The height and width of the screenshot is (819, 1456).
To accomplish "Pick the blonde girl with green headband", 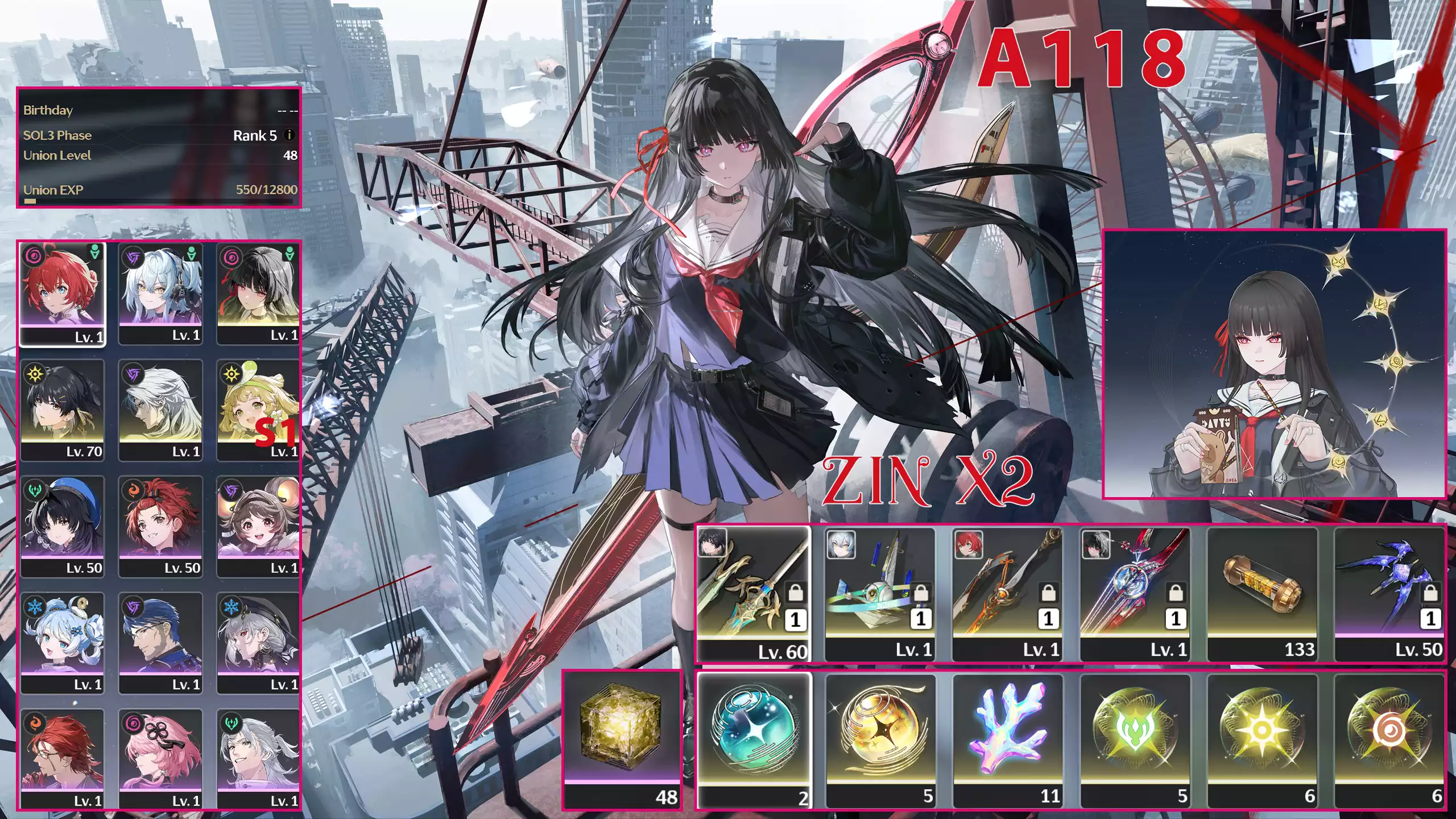I will pyautogui.click(x=258, y=409).
